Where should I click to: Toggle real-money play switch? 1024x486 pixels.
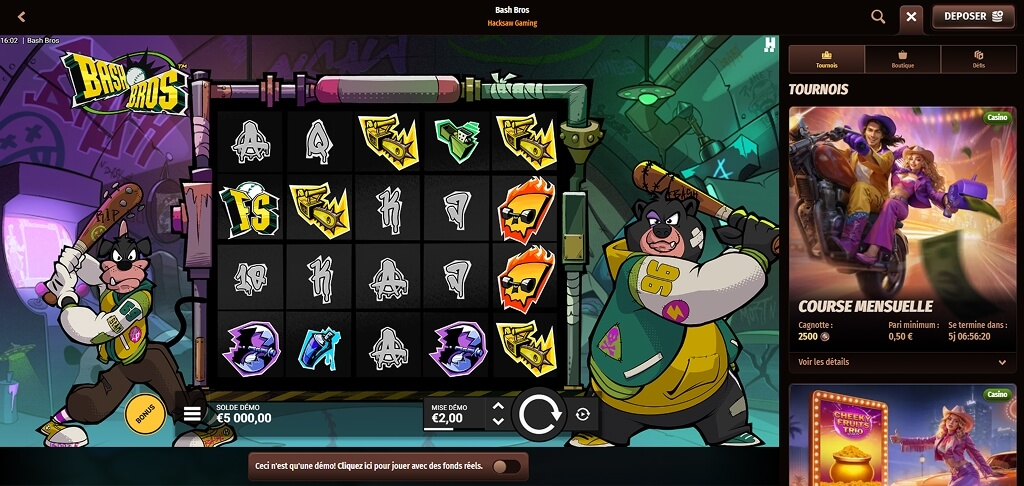(506, 466)
